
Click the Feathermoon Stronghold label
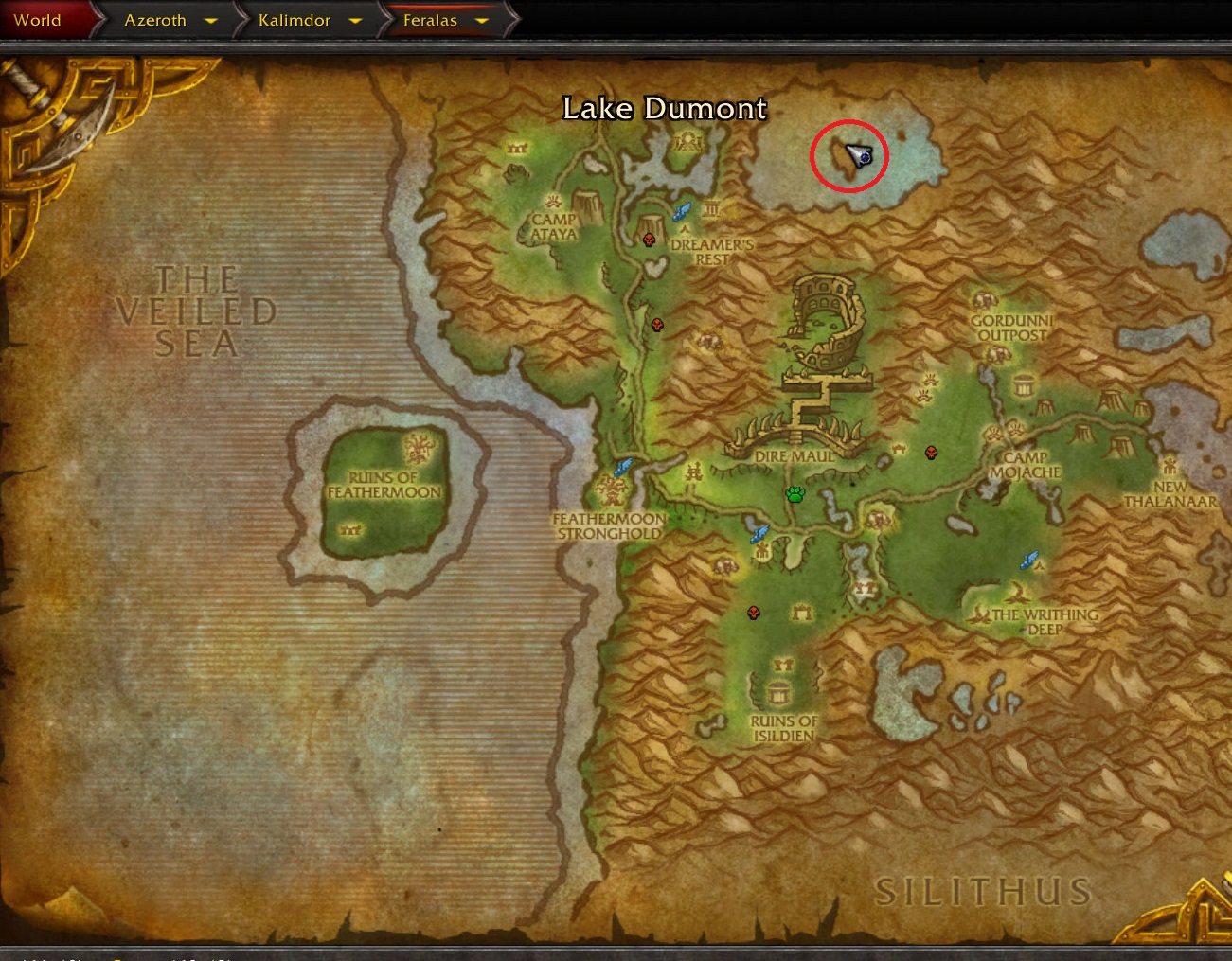607,525
